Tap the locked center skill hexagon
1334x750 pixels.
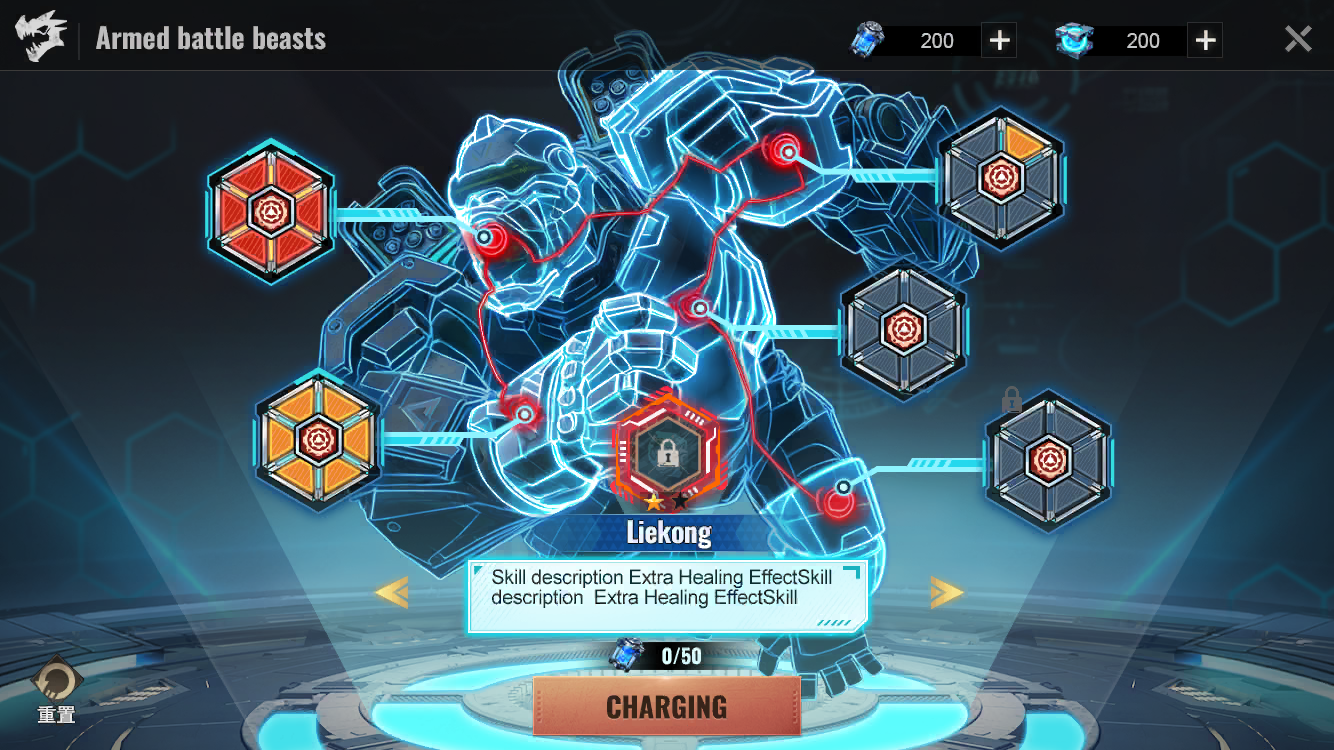point(667,451)
